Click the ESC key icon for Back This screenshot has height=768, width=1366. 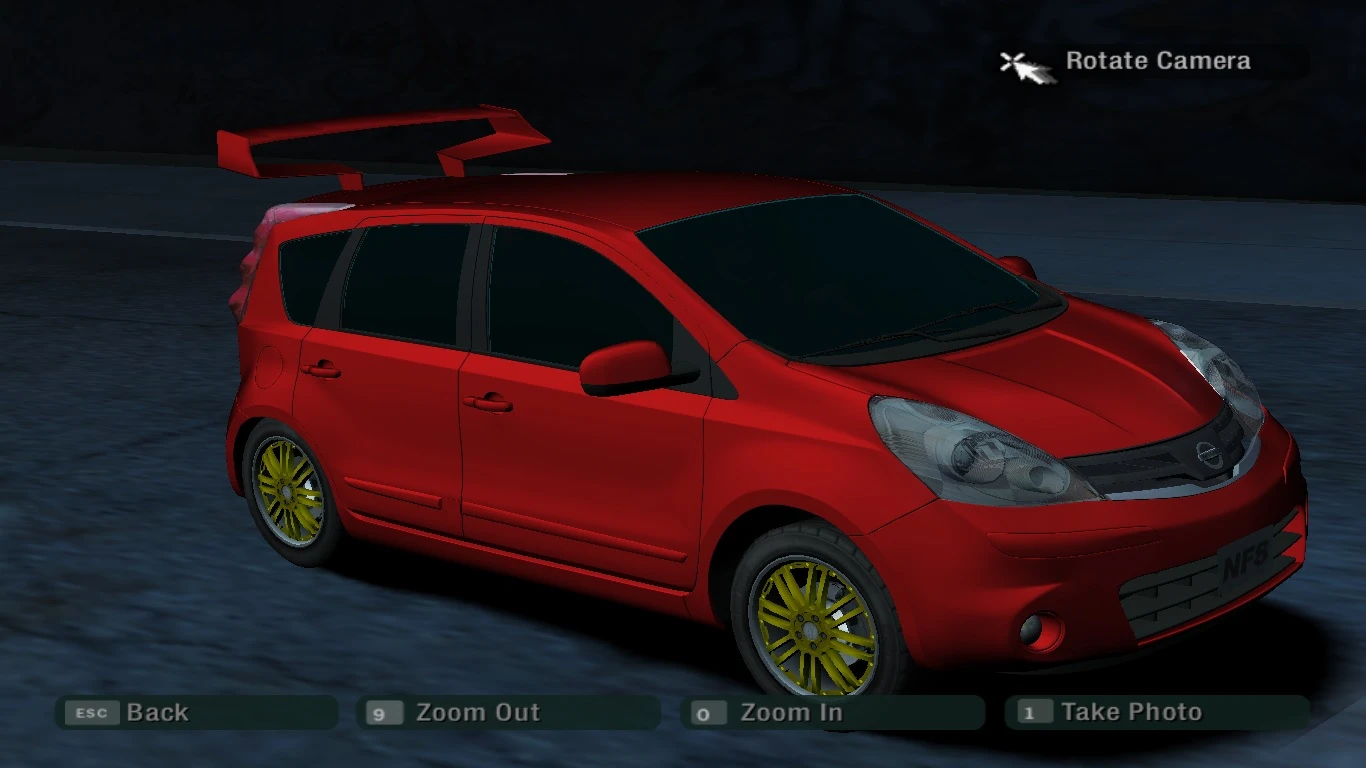click(92, 712)
